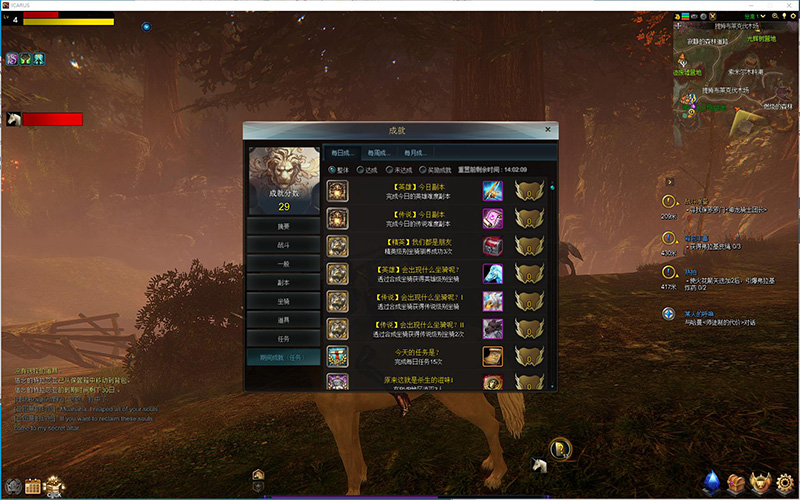Close the ICARUS game window
800x500 pixels.
coord(788,5)
